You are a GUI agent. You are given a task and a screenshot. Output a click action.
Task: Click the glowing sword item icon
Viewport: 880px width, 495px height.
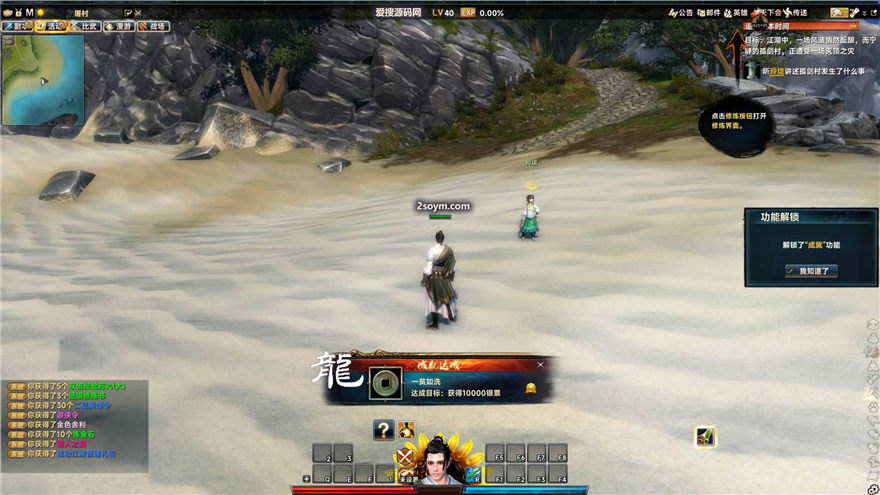coord(706,436)
